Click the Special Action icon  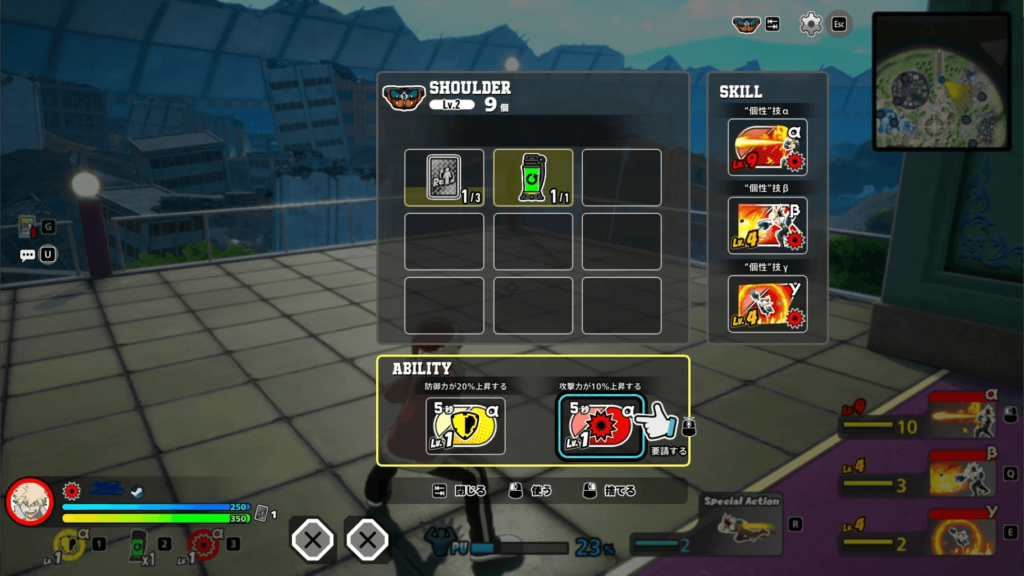click(740, 524)
